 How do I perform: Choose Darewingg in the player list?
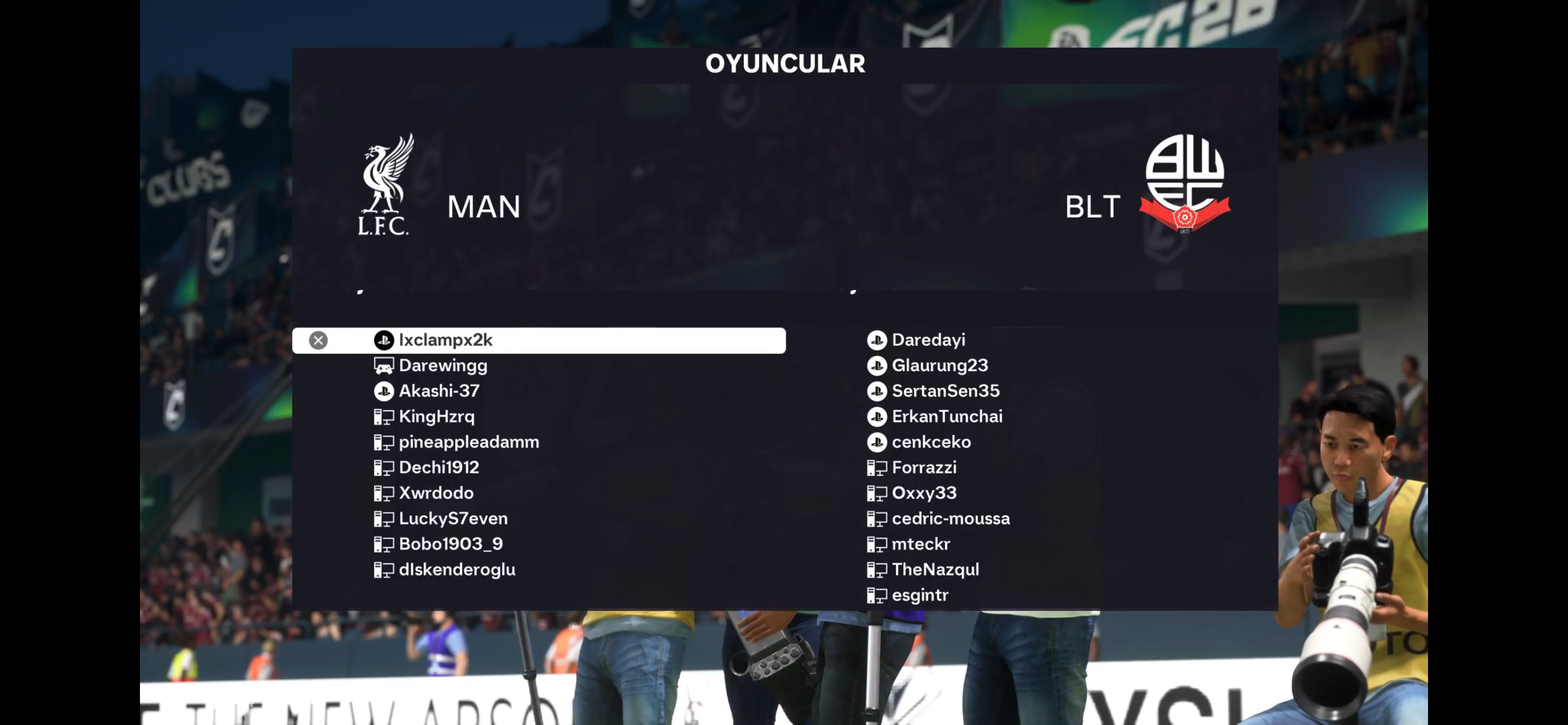[443, 366]
